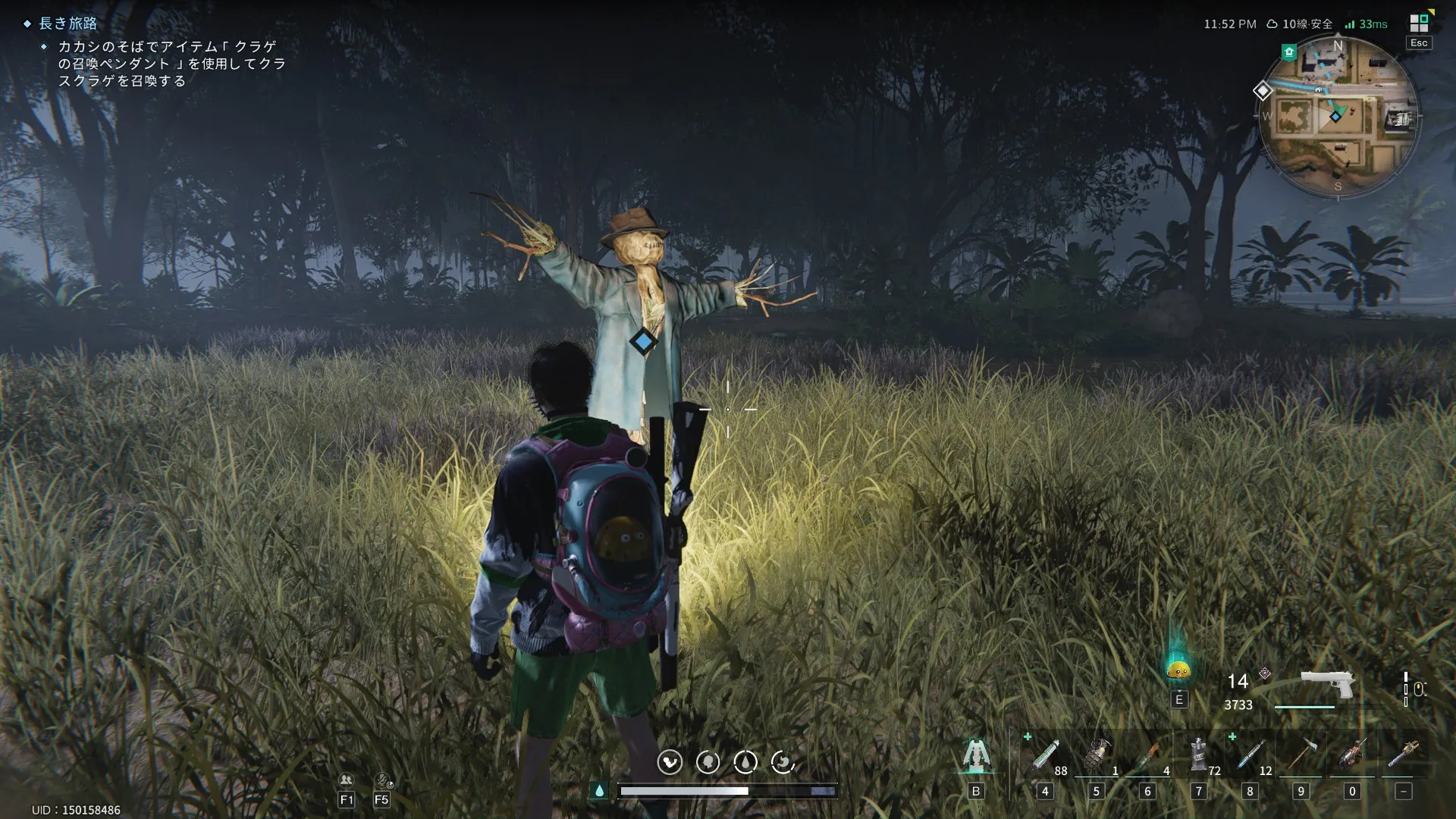
Task: Open the circular minimap
Action: (1338, 117)
